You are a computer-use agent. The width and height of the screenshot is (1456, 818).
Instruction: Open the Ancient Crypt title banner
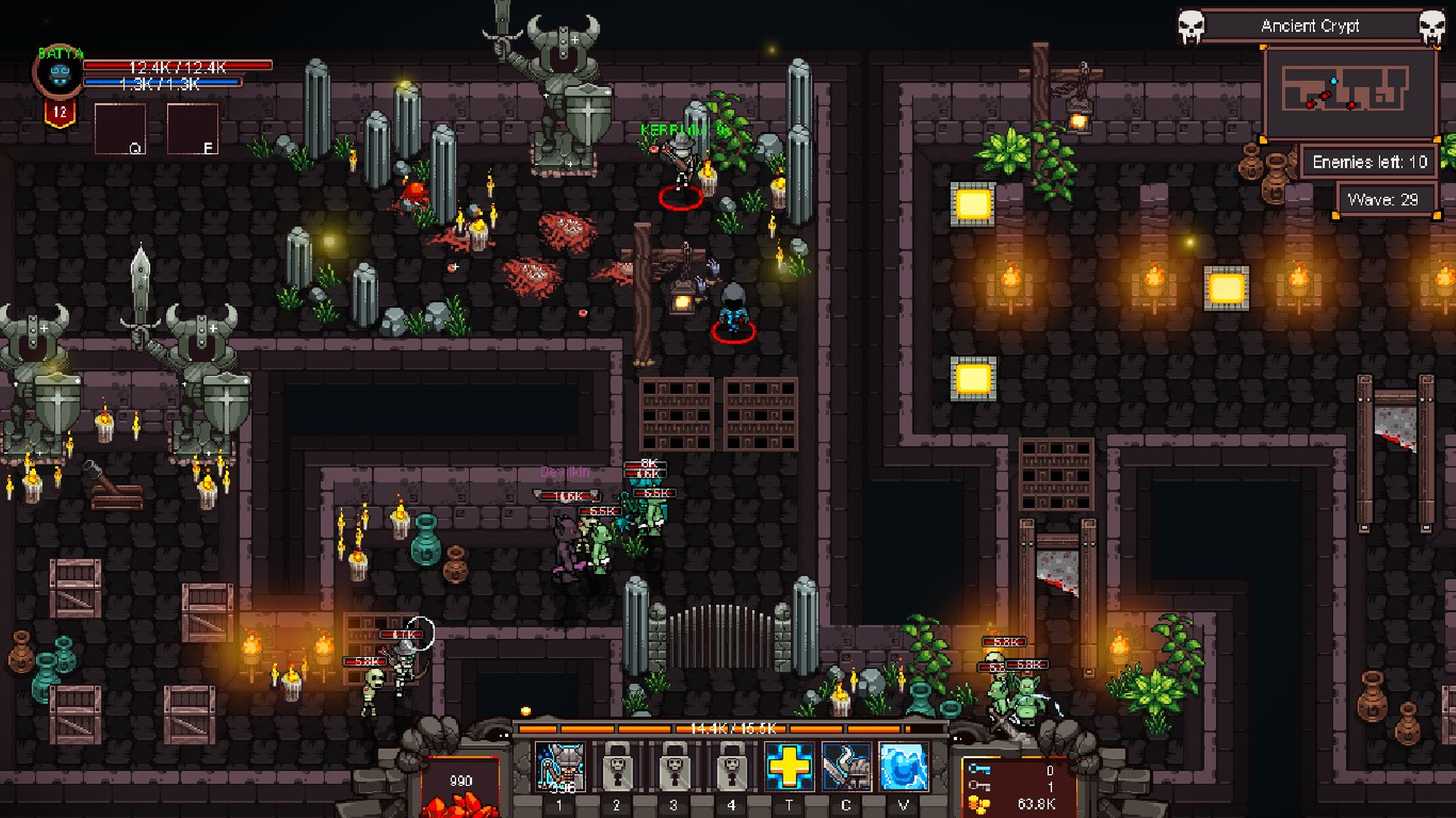1310,26
